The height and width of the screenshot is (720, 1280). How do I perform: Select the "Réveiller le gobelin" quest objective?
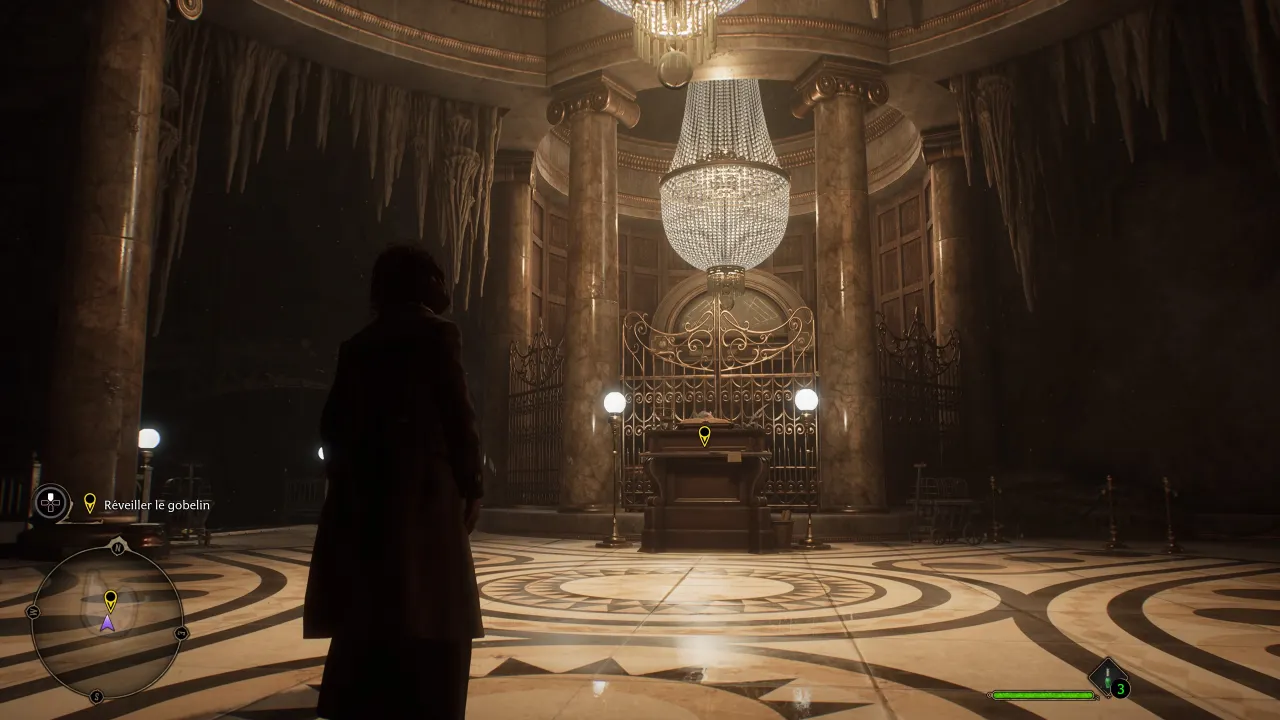coord(156,505)
